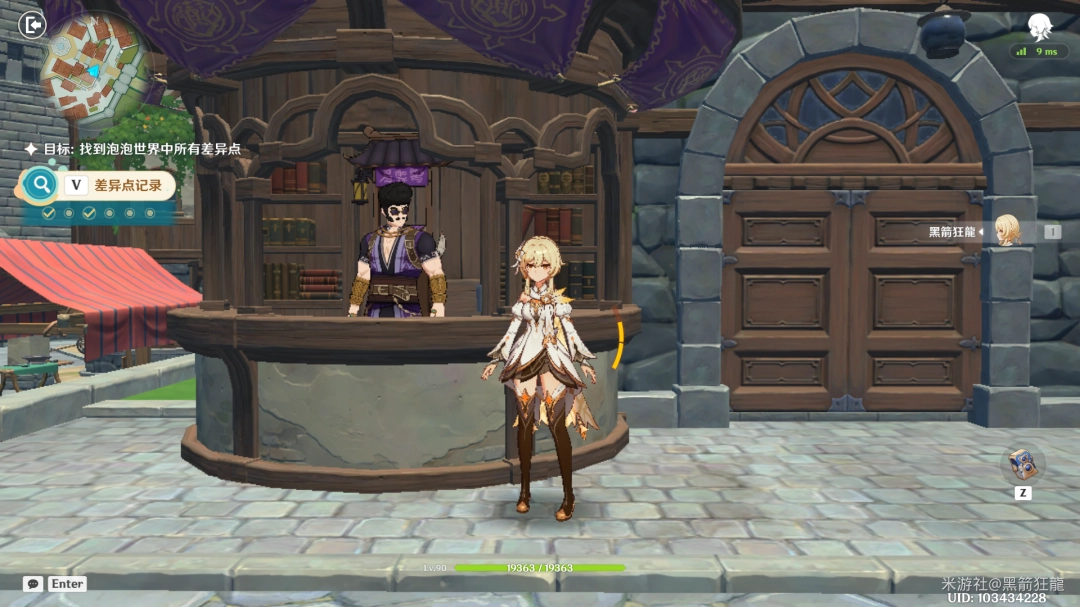Click the exit door icon

[x=33, y=24]
